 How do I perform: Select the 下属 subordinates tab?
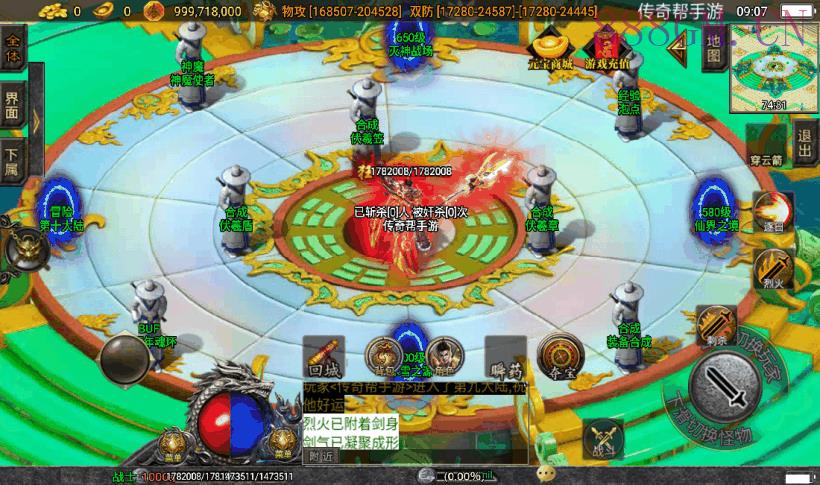click(12, 162)
